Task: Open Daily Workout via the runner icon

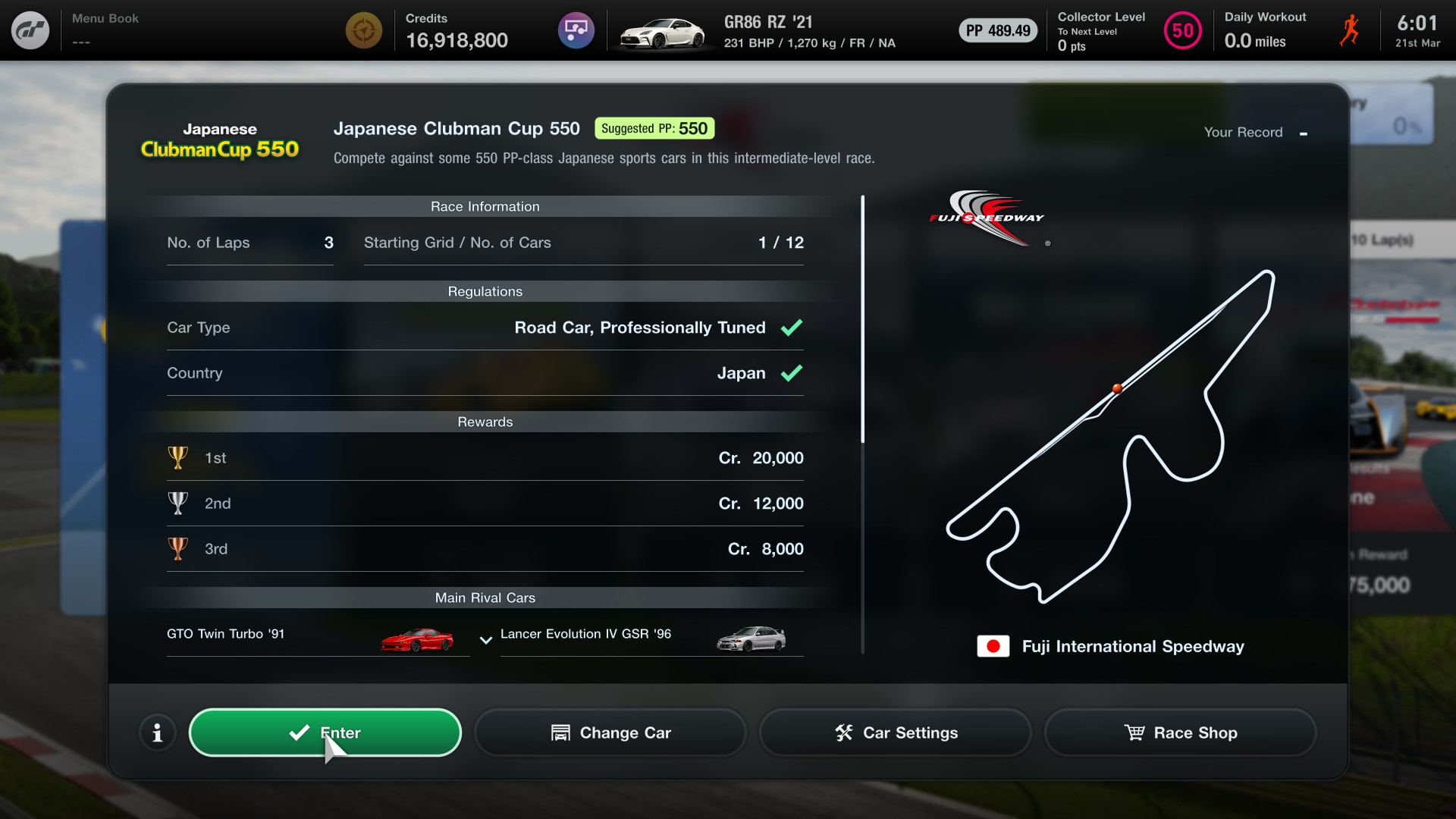Action: (x=1349, y=30)
